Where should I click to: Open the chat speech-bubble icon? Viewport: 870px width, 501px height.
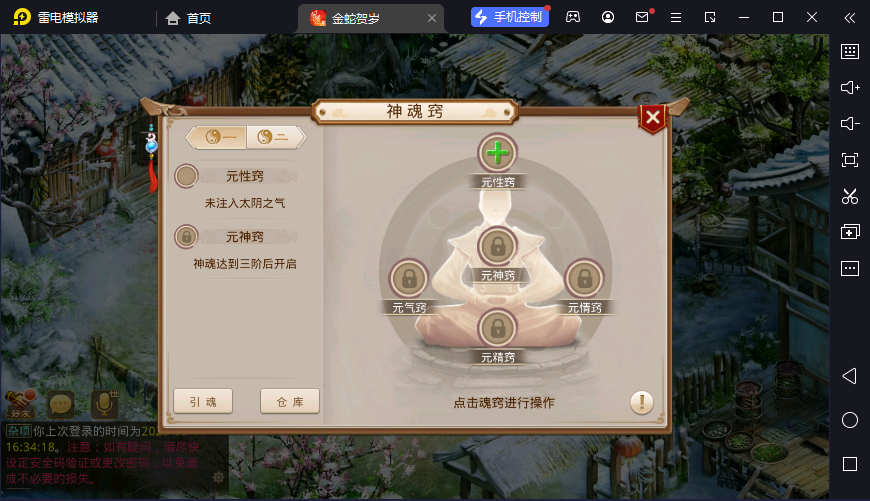[x=62, y=403]
